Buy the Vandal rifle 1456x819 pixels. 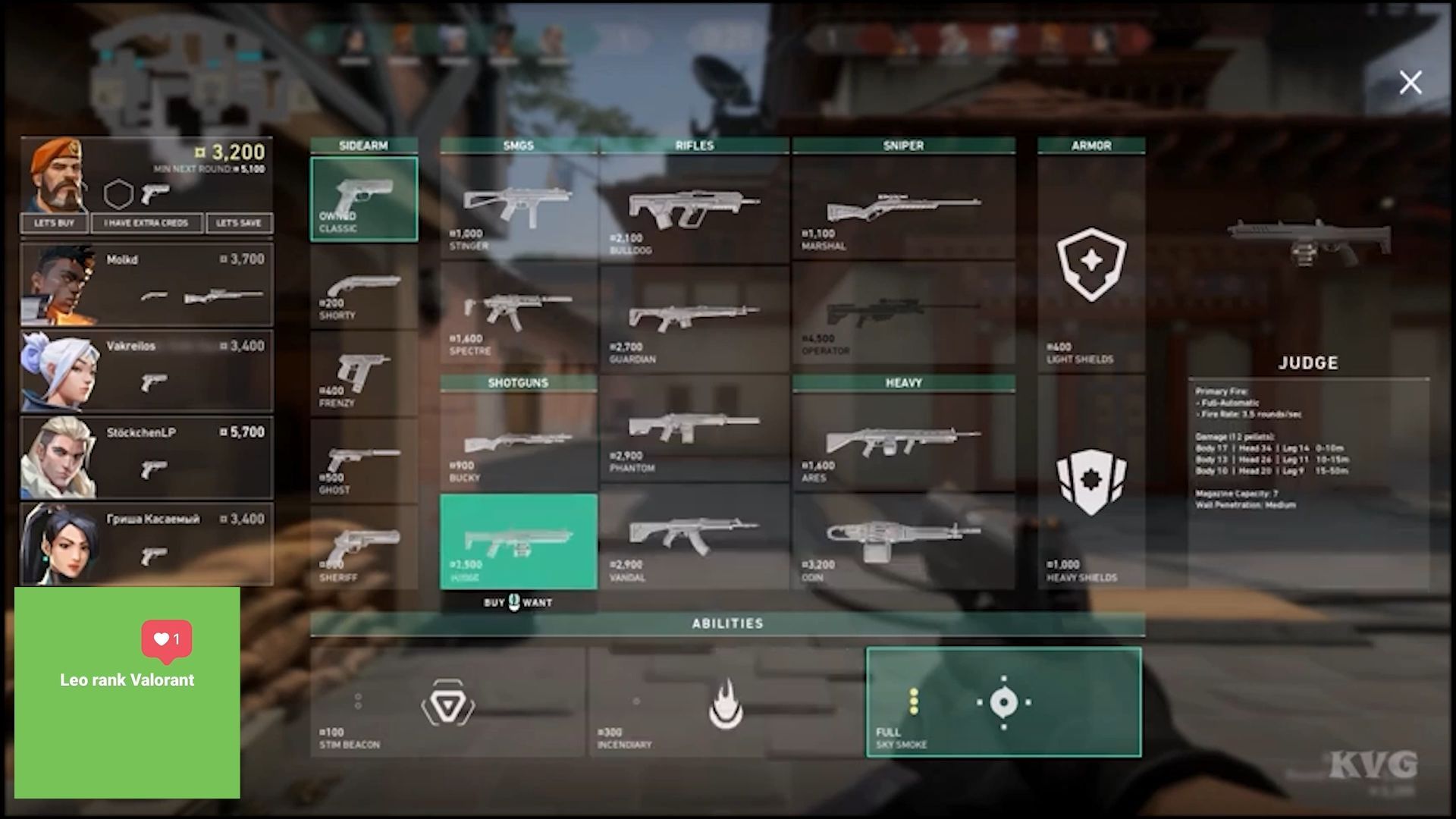694,538
